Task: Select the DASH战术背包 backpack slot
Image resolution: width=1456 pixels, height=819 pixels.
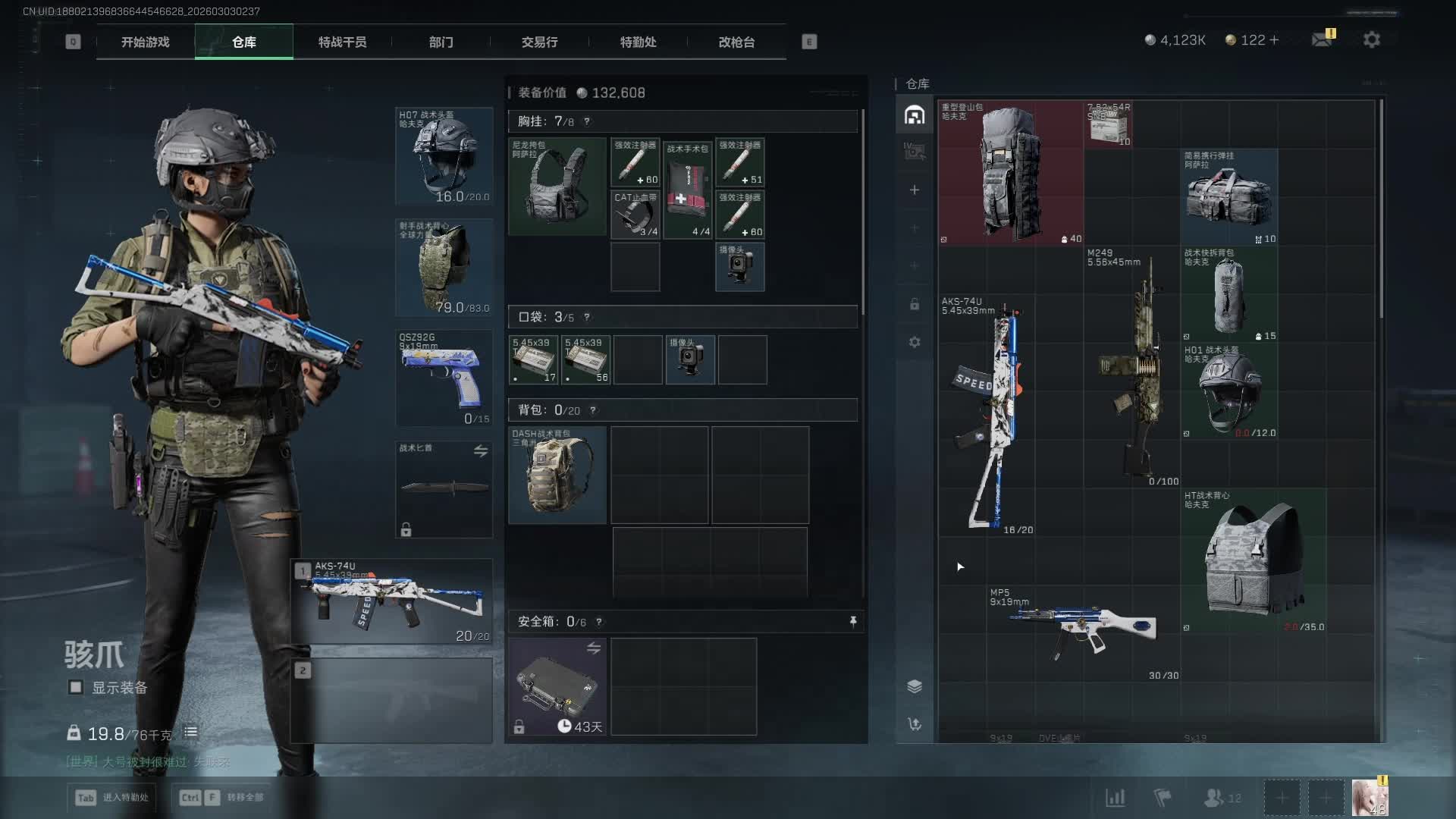Action: [x=557, y=475]
